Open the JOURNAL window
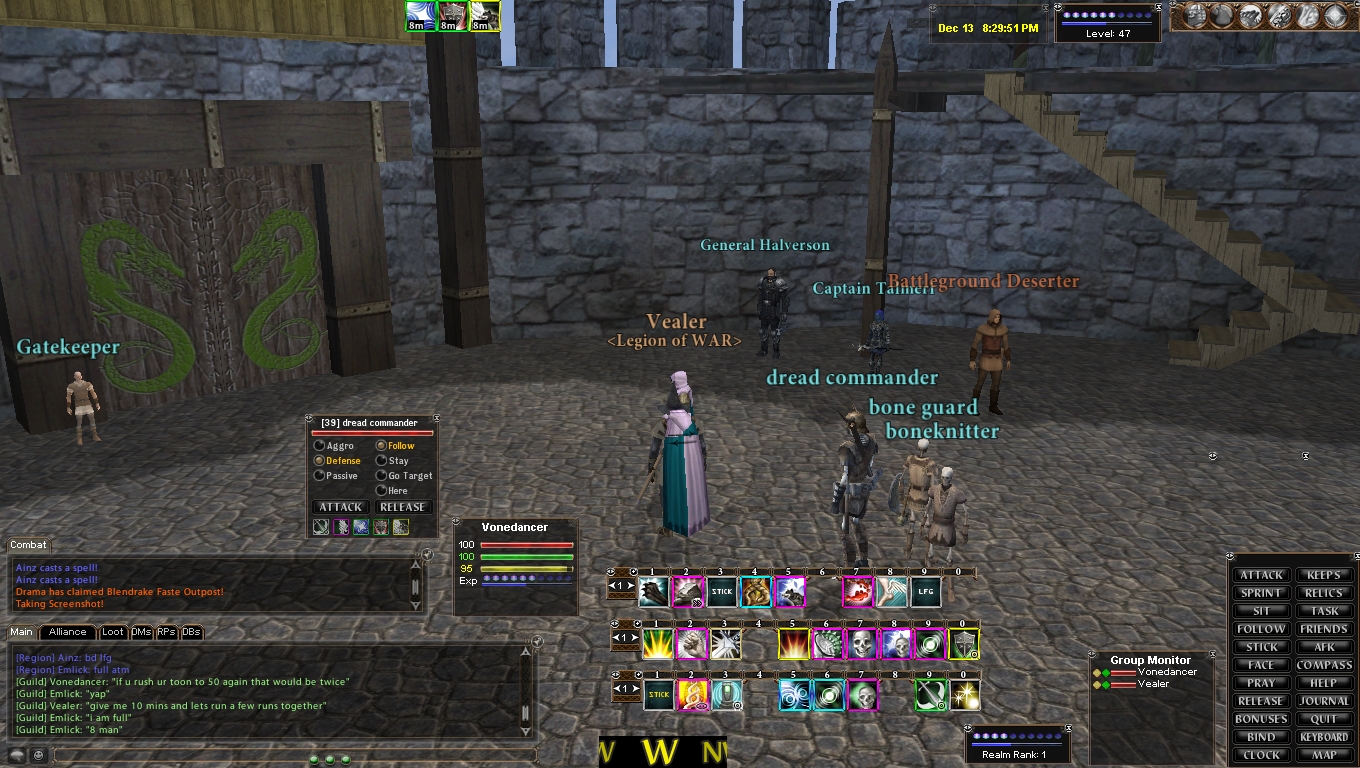This screenshot has width=1360, height=768. (x=1324, y=701)
